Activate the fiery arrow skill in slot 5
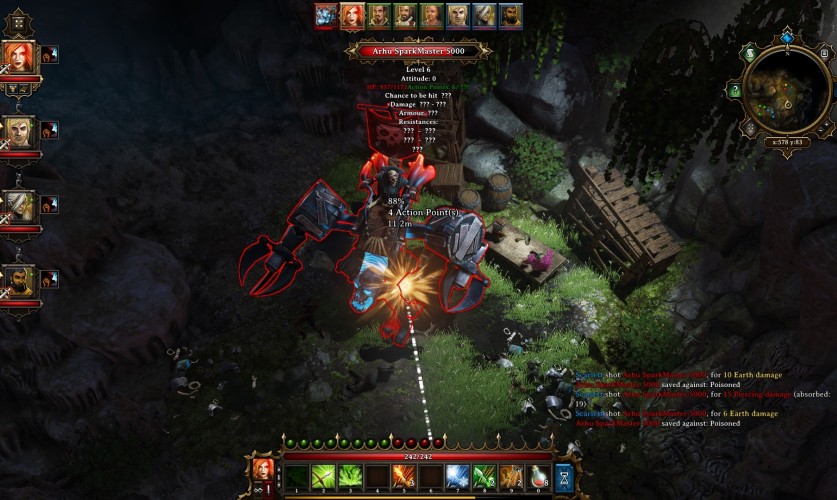 pyautogui.click(x=404, y=476)
